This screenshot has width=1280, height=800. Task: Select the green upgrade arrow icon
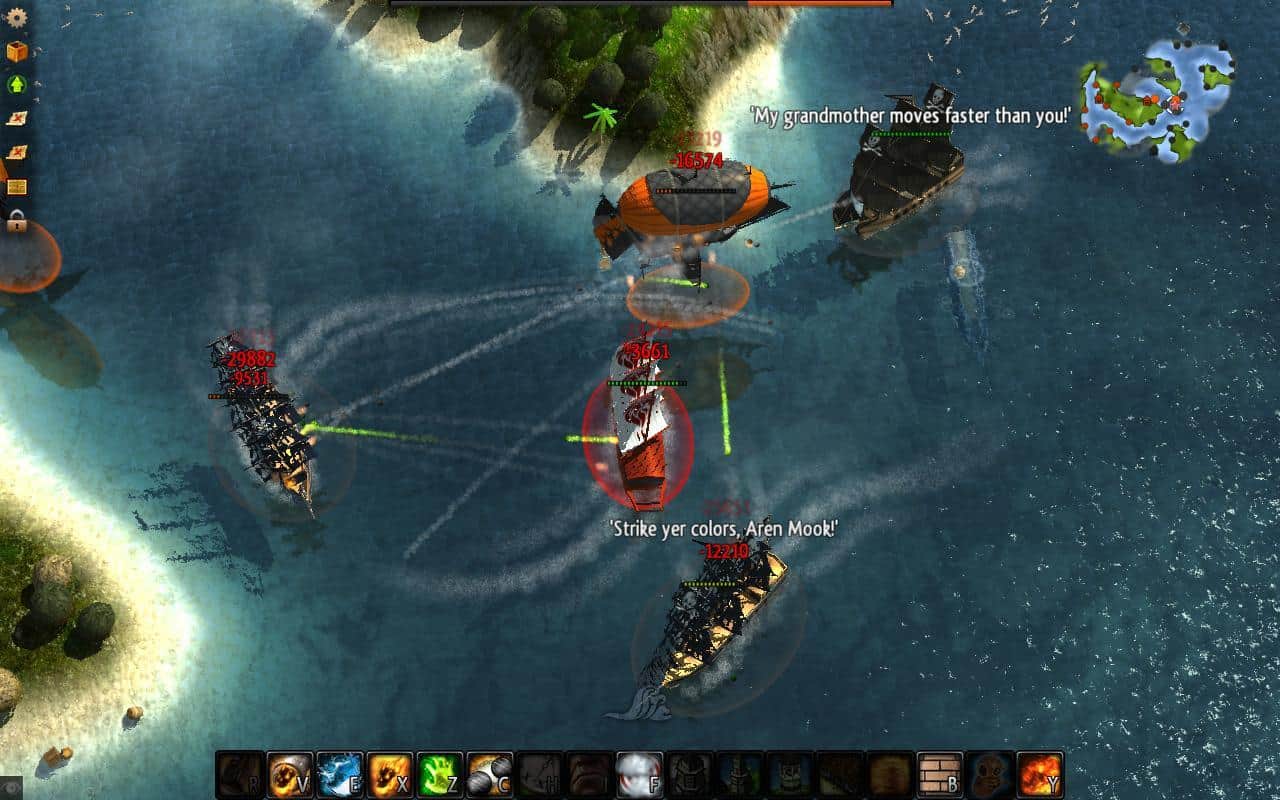click(x=15, y=86)
